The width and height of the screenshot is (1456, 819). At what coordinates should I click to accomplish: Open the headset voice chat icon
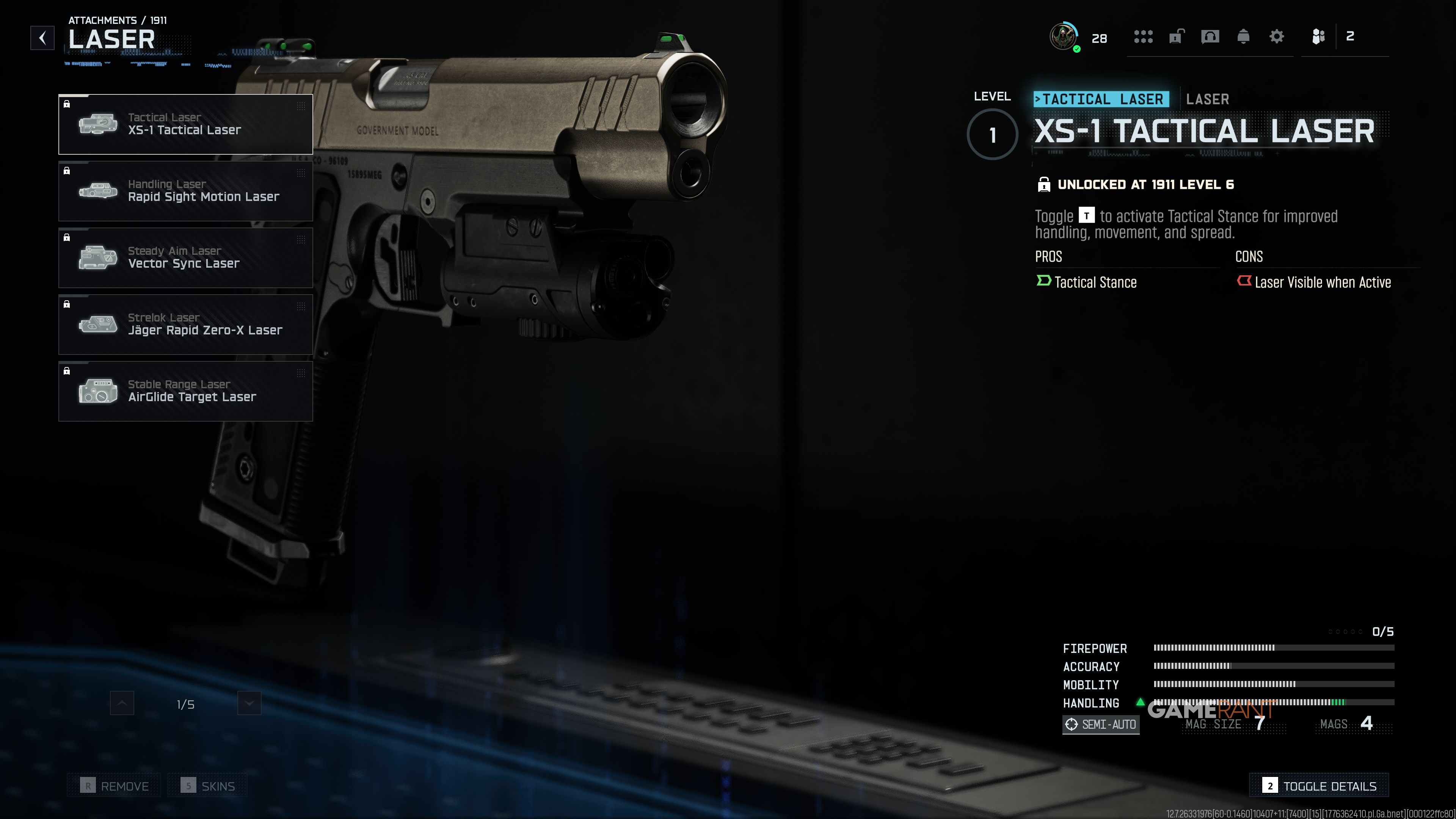pos(1210,37)
